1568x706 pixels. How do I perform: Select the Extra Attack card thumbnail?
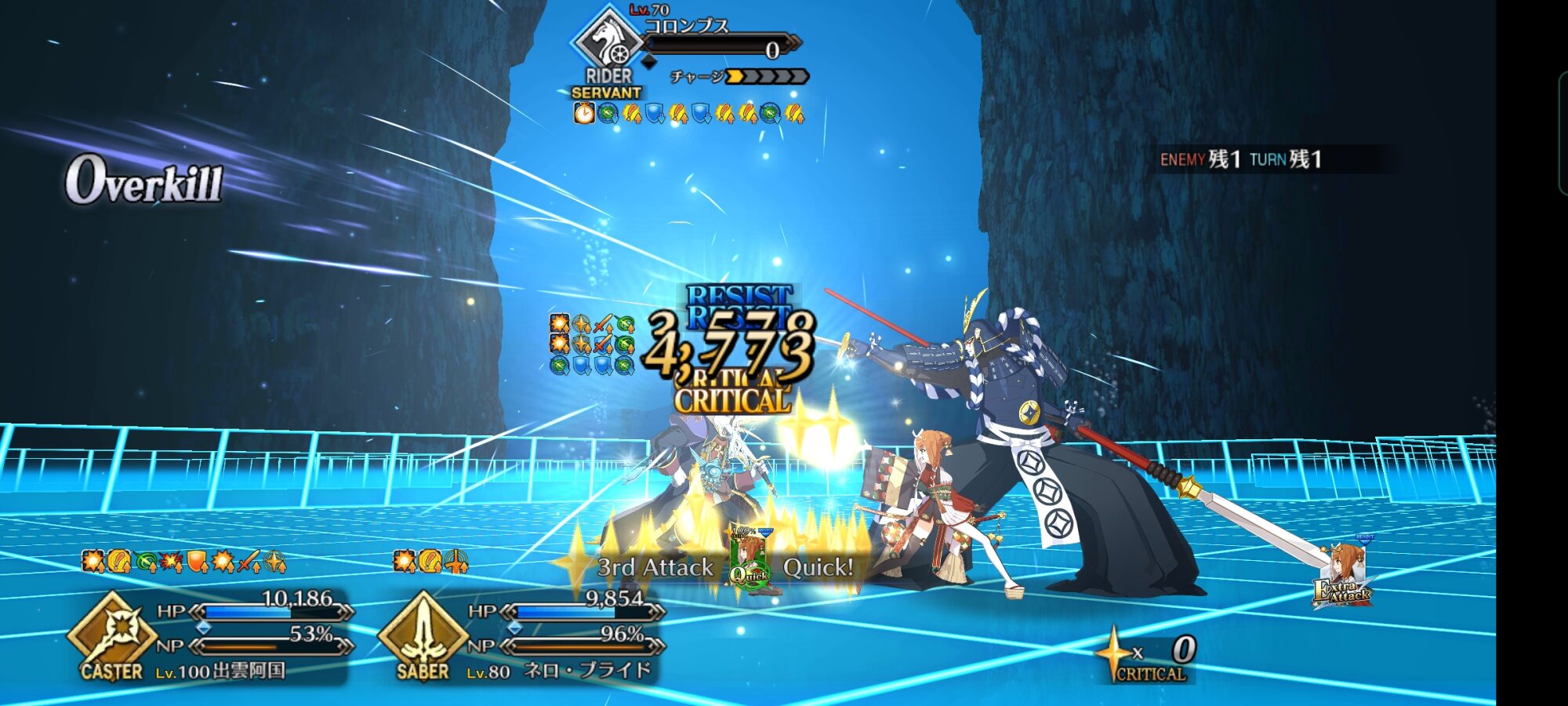(1344, 574)
